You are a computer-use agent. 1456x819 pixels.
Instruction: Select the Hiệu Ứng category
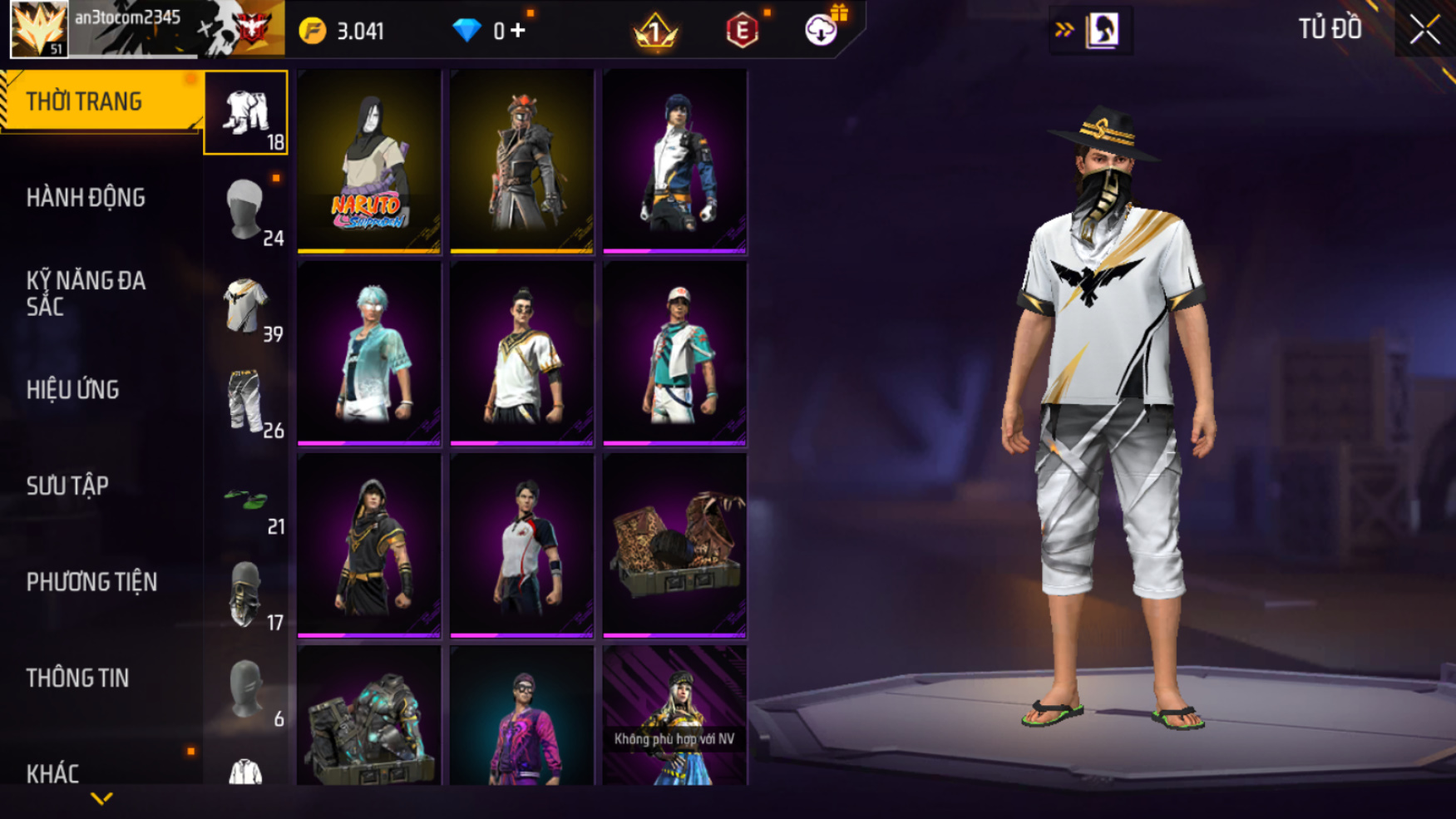[x=73, y=390]
